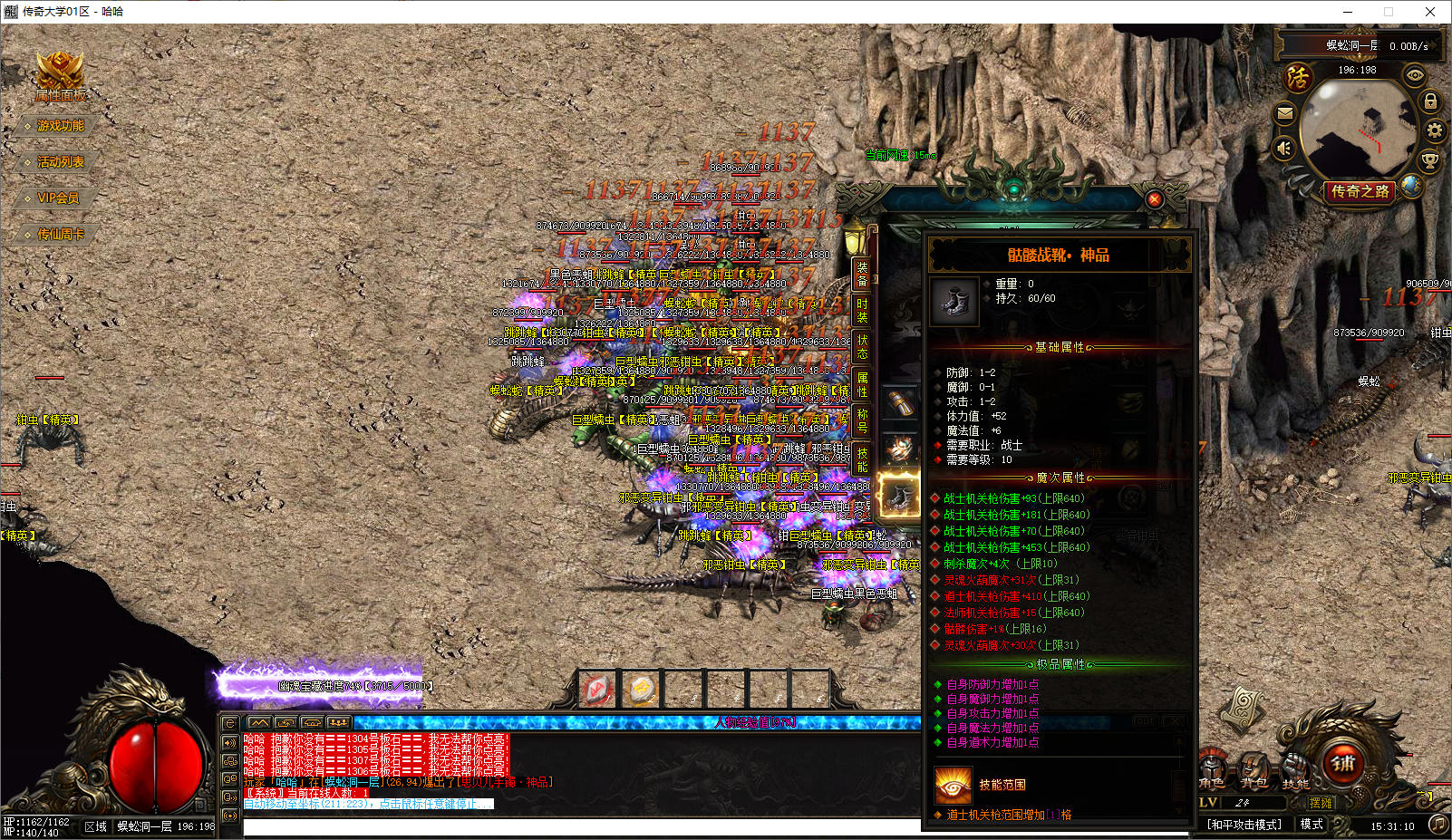Open settings with the gear icon

(x=1434, y=130)
